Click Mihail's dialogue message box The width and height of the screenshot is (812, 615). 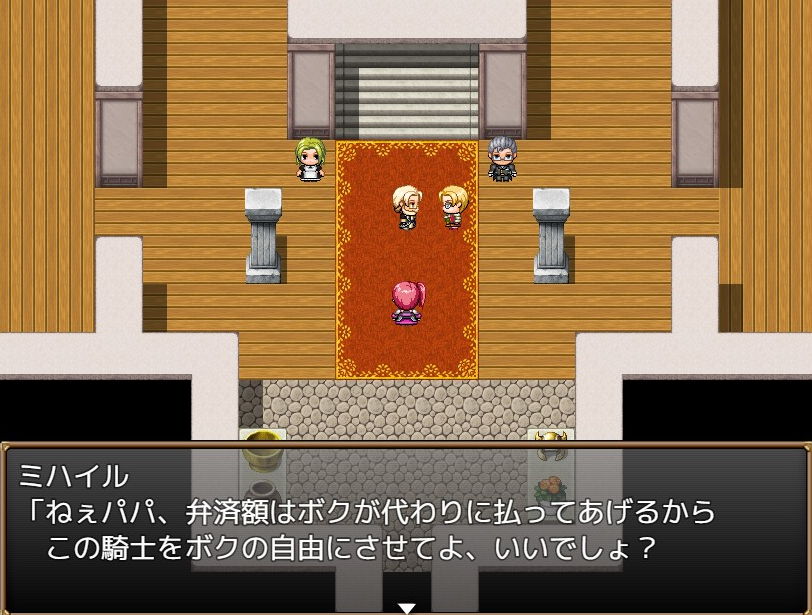point(406,525)
